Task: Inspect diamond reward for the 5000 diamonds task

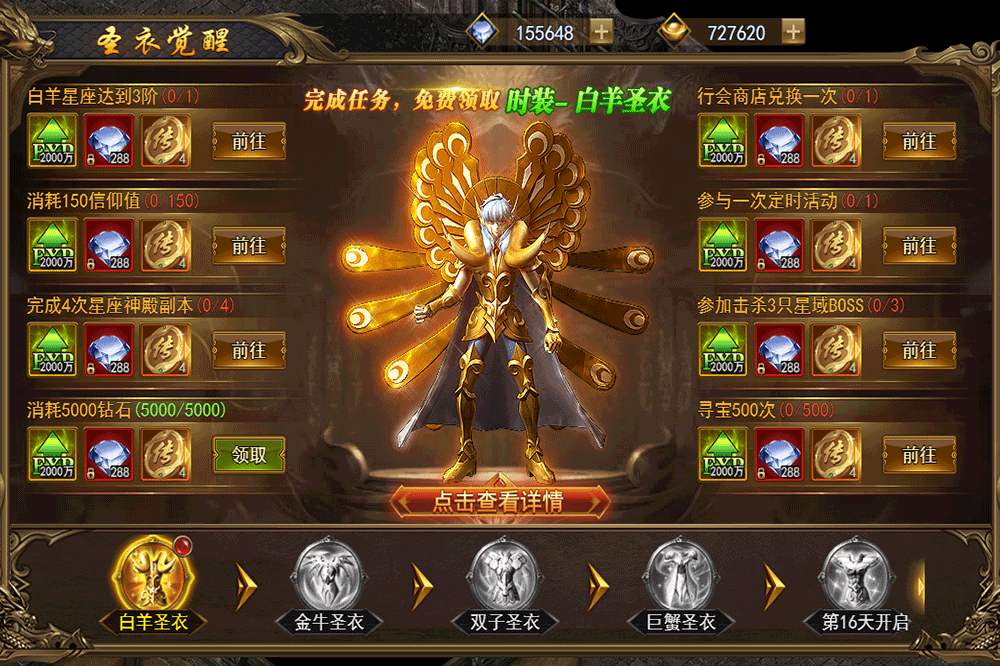Action: click(x=109, y=455)
